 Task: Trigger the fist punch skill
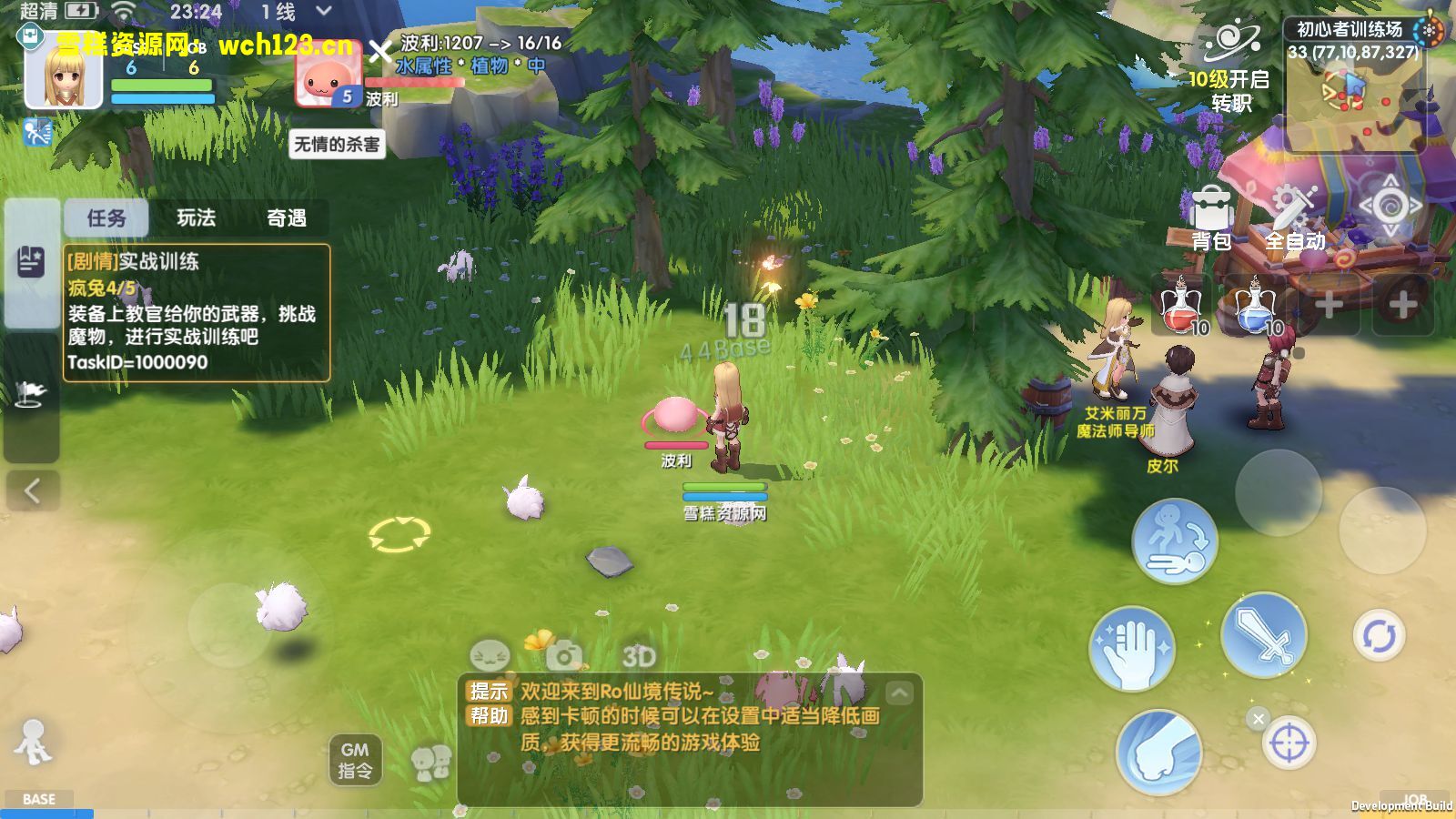pyautogui.click(x=1158, y=753)
